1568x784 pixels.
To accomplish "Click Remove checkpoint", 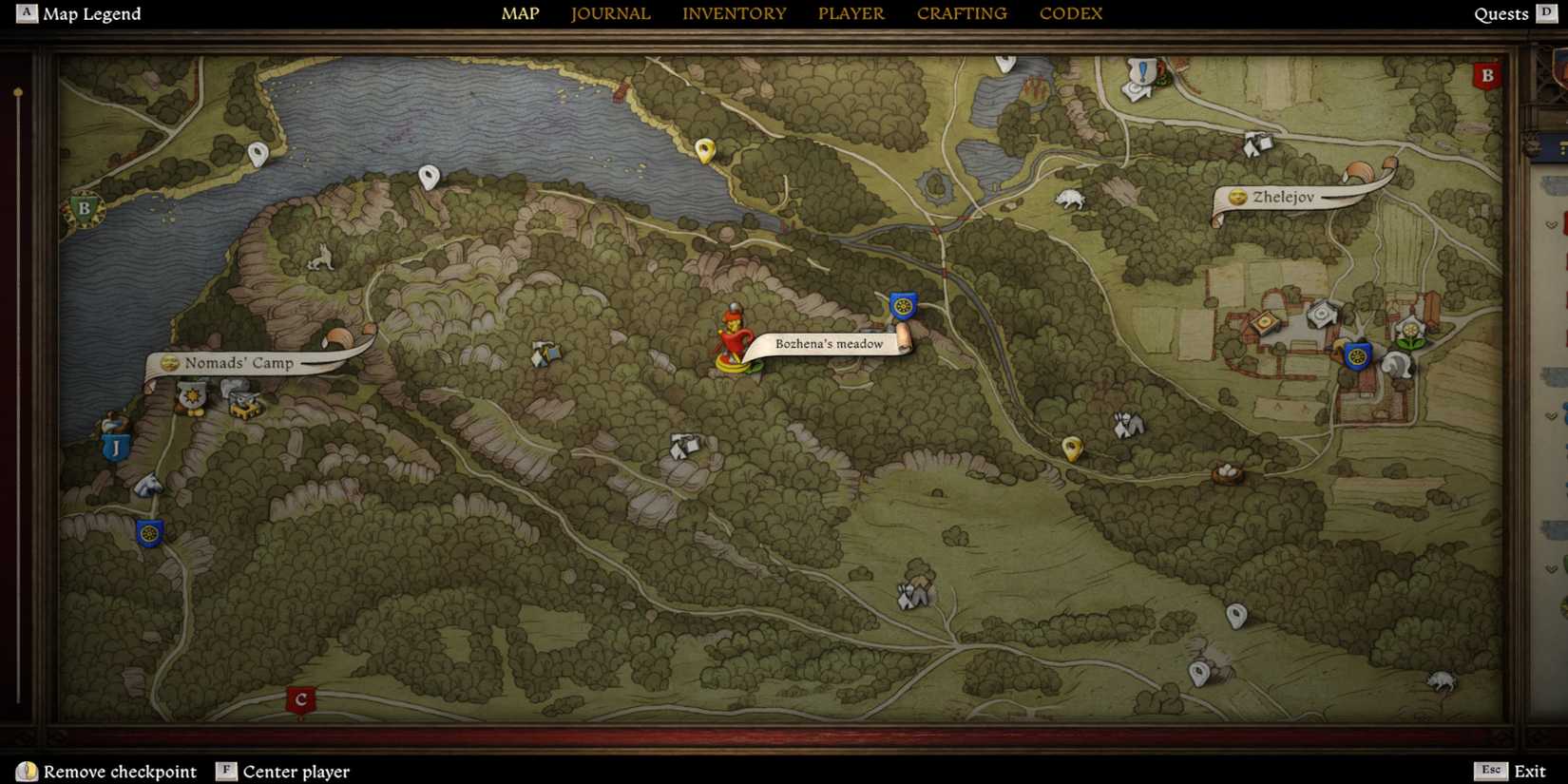I will tap(105, 772).
